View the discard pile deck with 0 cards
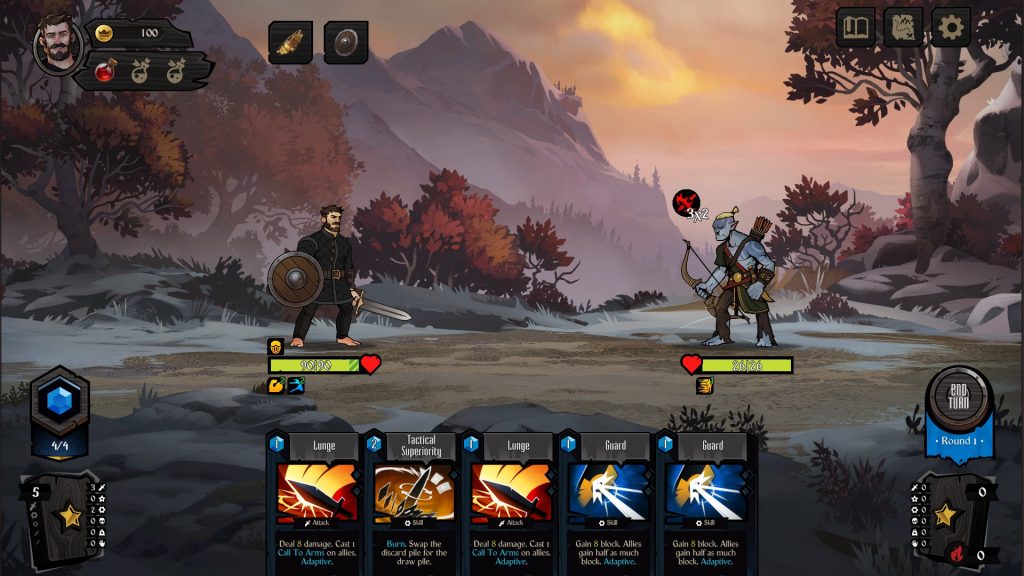The image size is (1024, 576). pyautogui.click(x=944, y=516)
